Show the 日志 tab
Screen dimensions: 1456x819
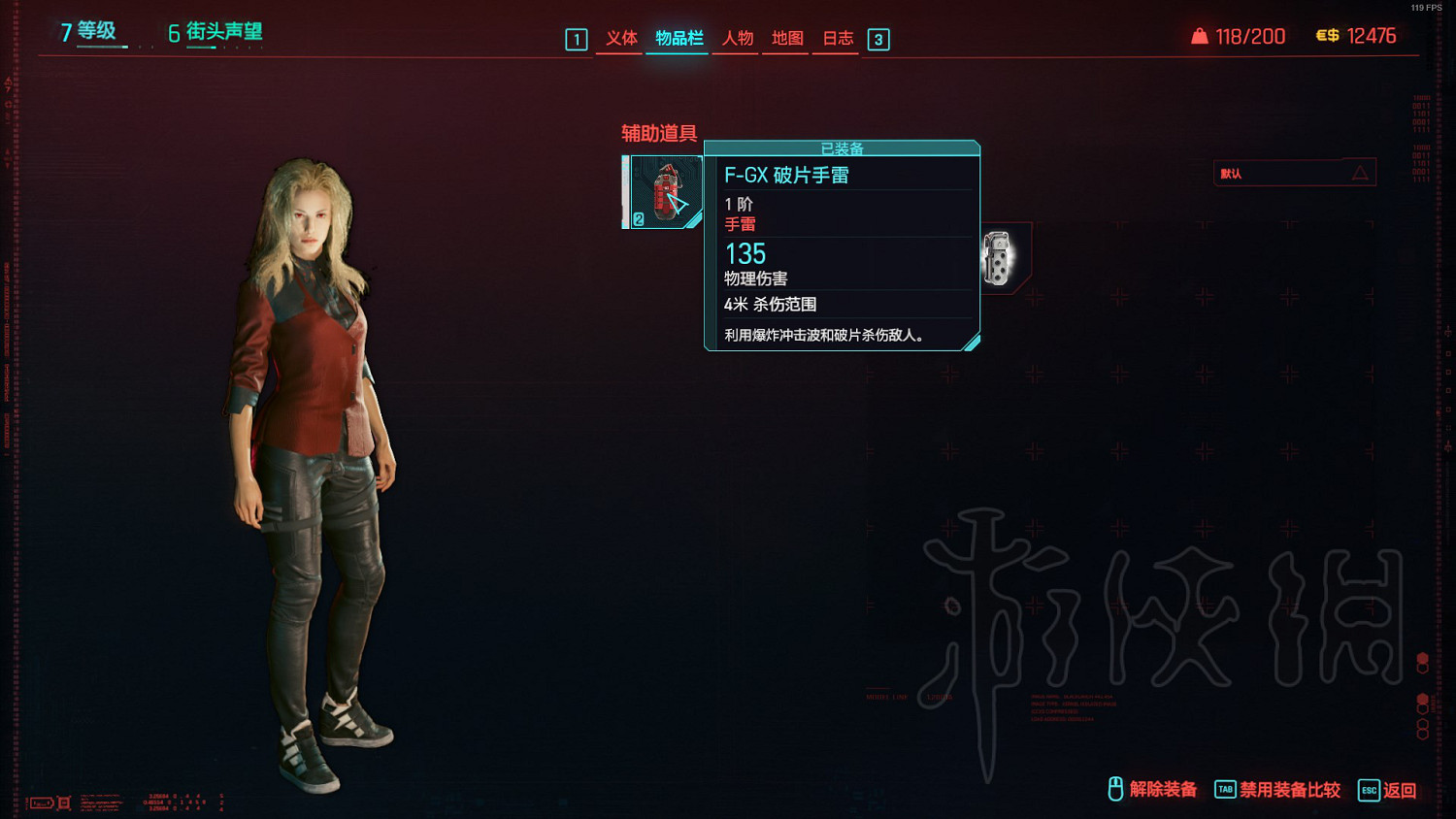coord(838,39)
